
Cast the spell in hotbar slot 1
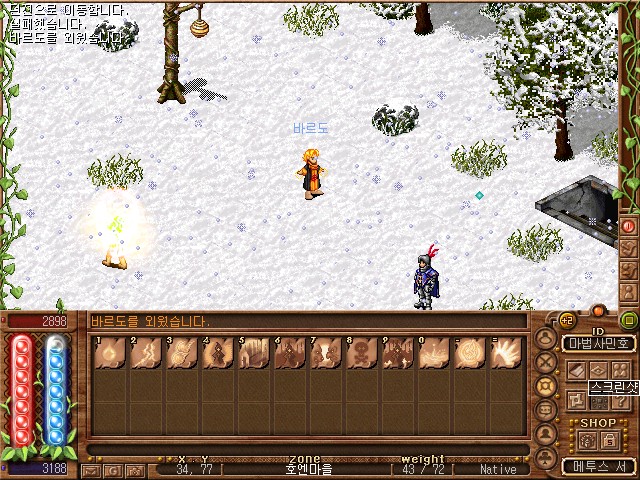[x=109, y=352]
